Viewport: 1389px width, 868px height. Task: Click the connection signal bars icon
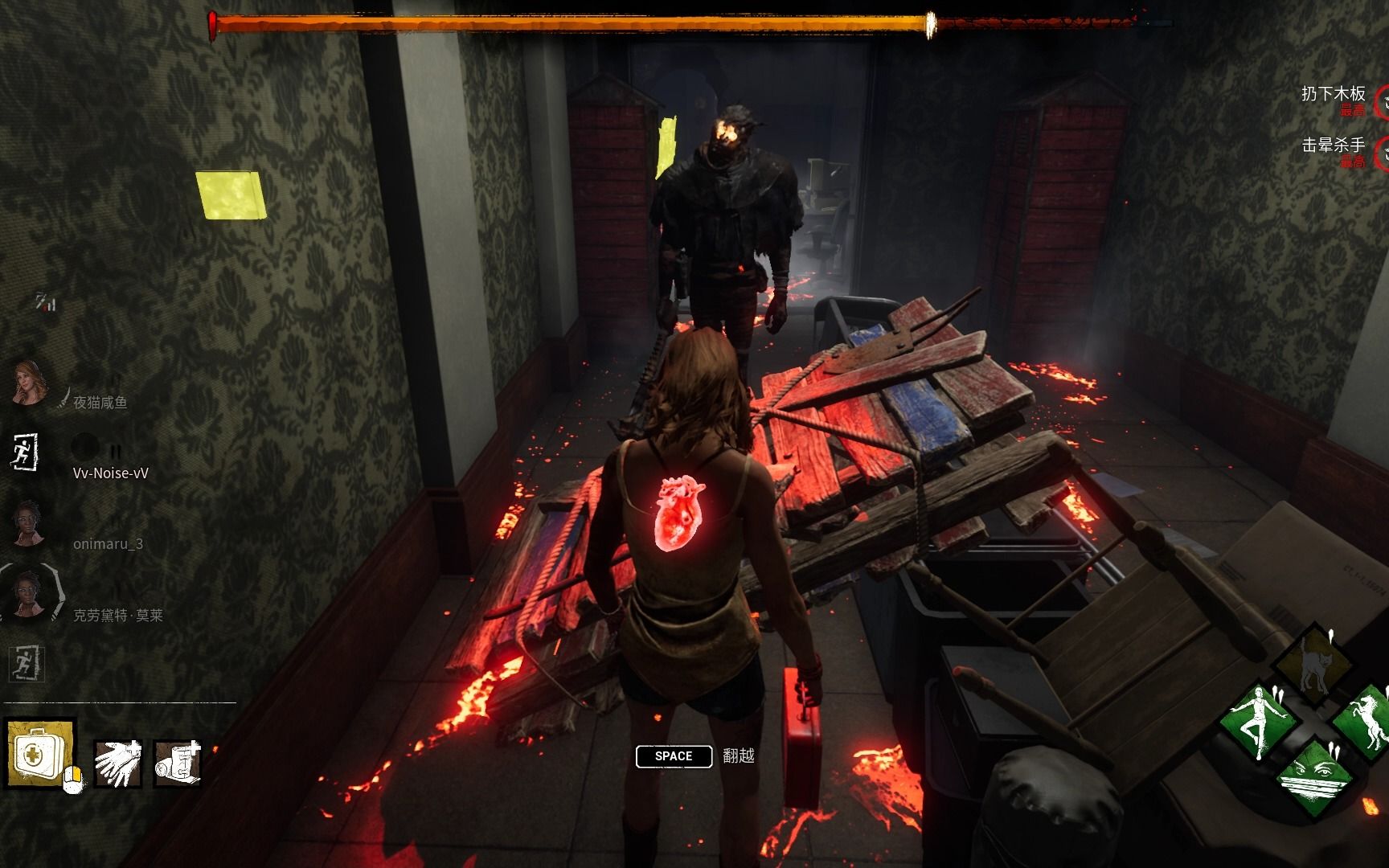coord(45,302)
